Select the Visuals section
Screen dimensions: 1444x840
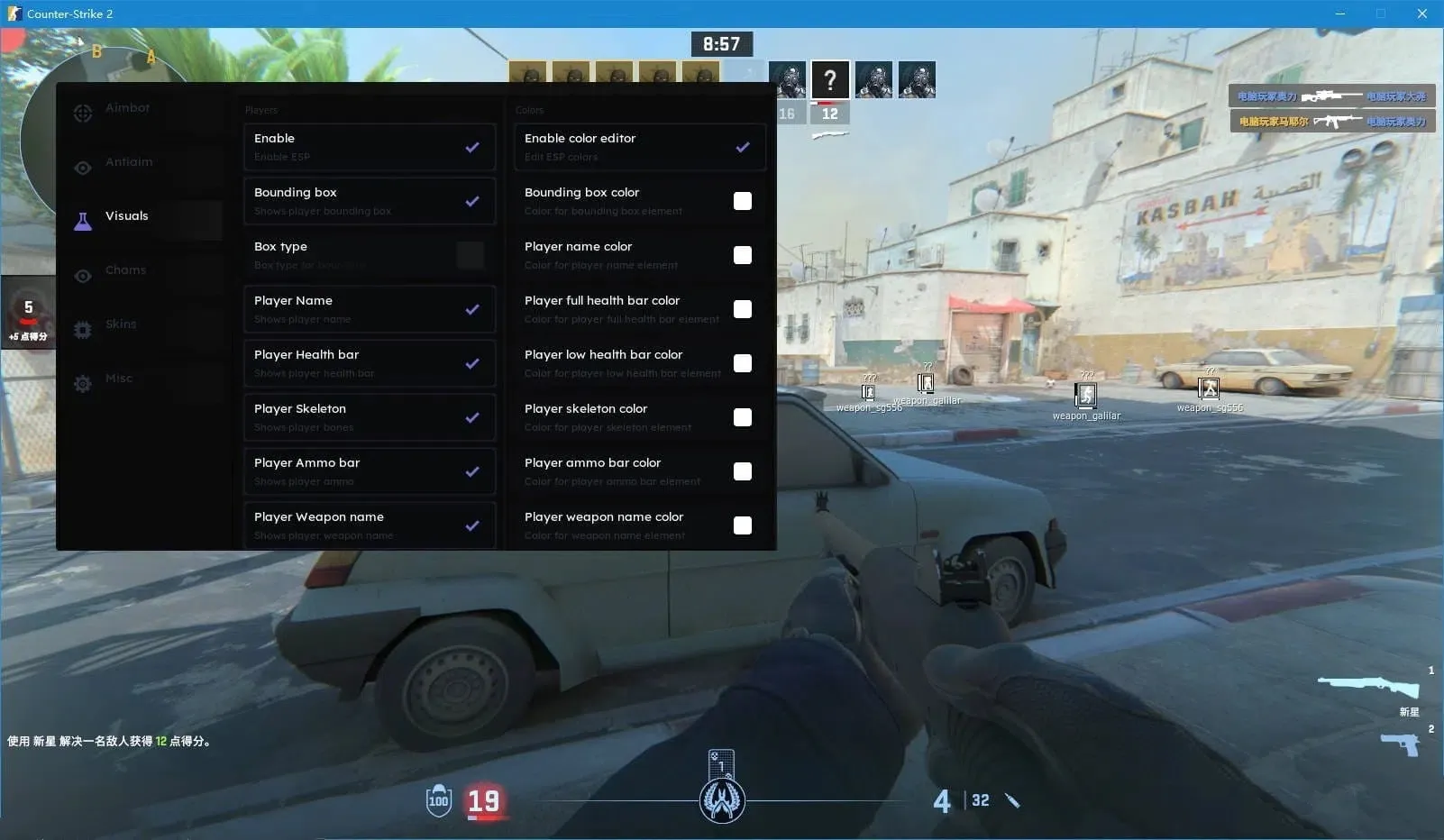126,216
